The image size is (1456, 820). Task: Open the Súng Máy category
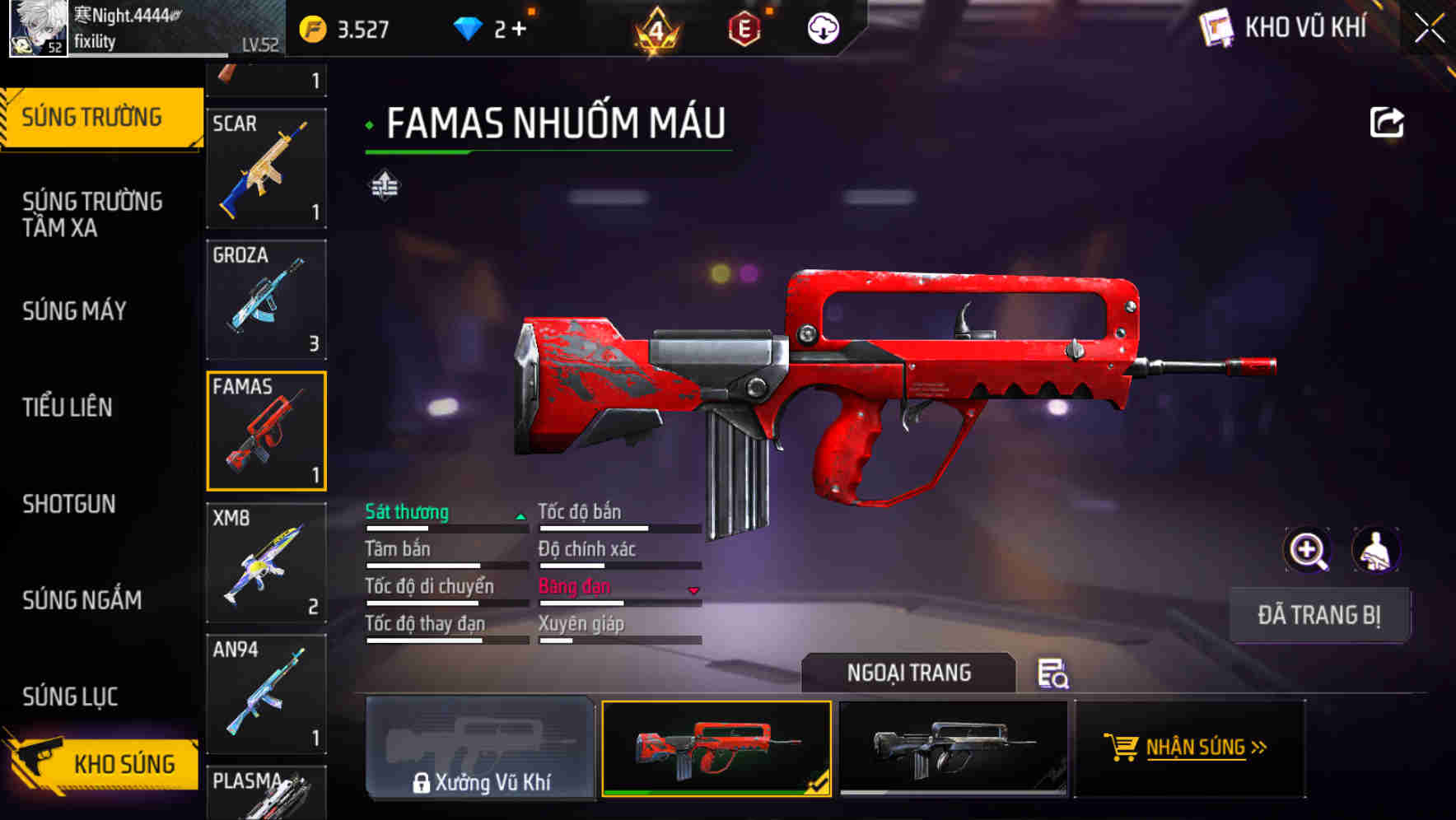tap(74, 311)
